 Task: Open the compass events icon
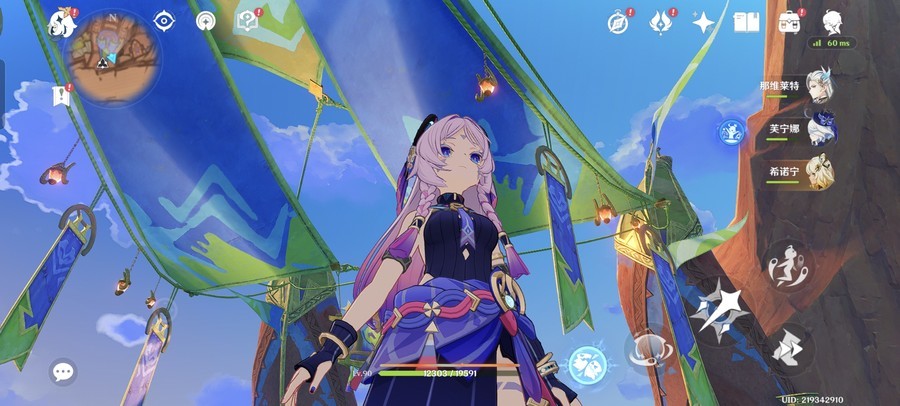point(619,22)
